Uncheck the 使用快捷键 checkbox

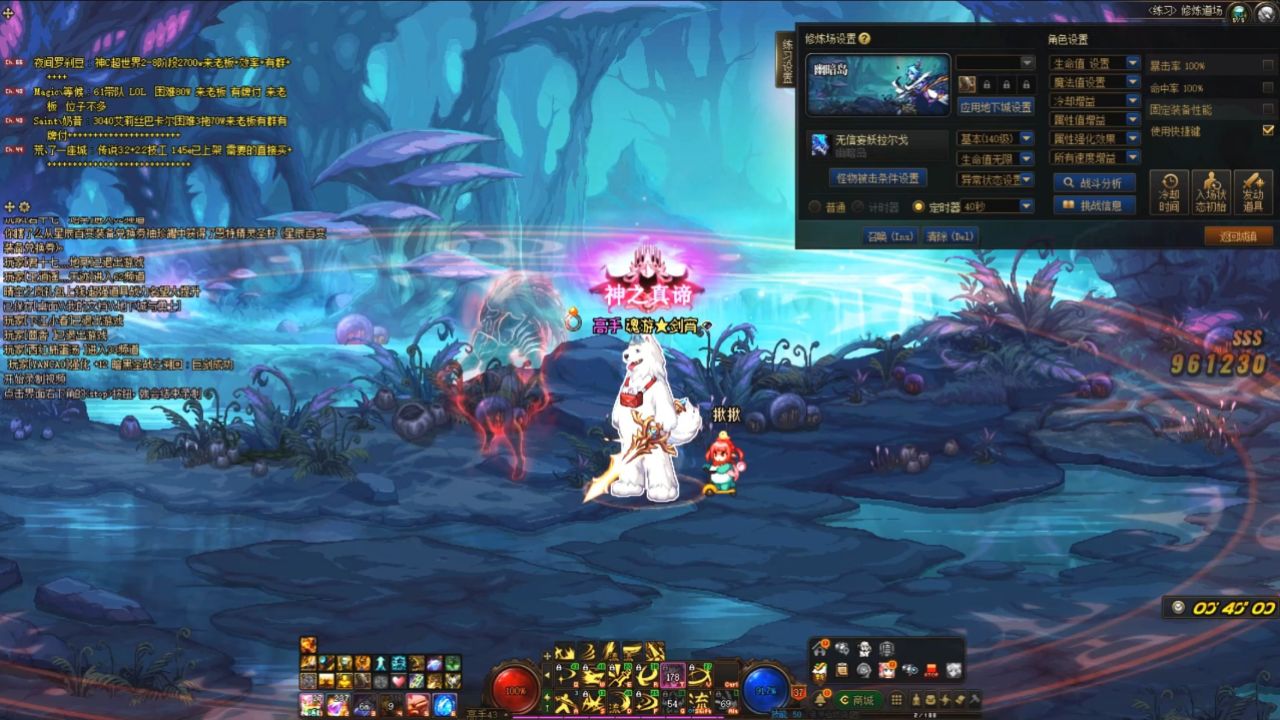(1267, 131)
